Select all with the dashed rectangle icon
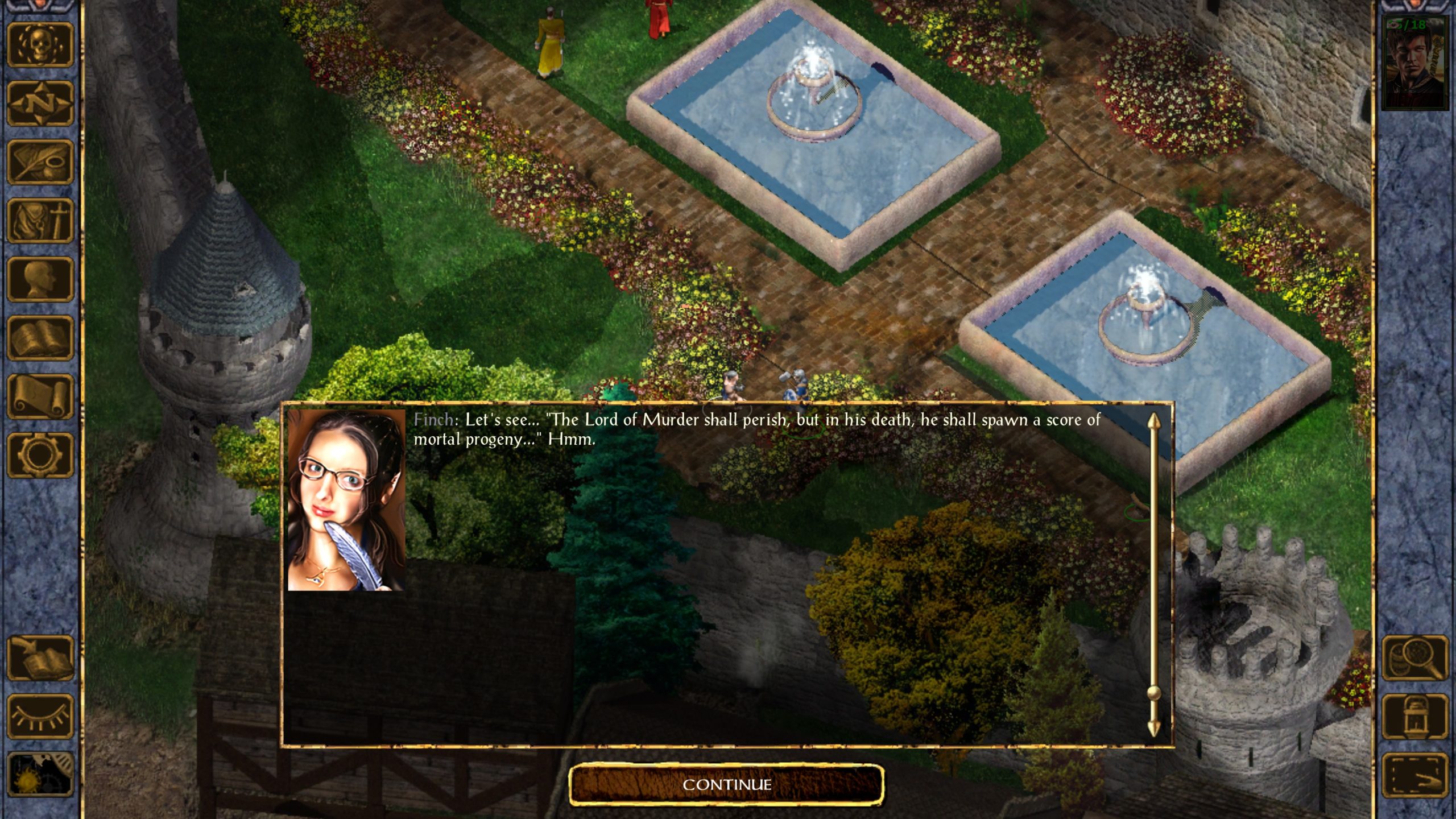 tap(1414, 775)
